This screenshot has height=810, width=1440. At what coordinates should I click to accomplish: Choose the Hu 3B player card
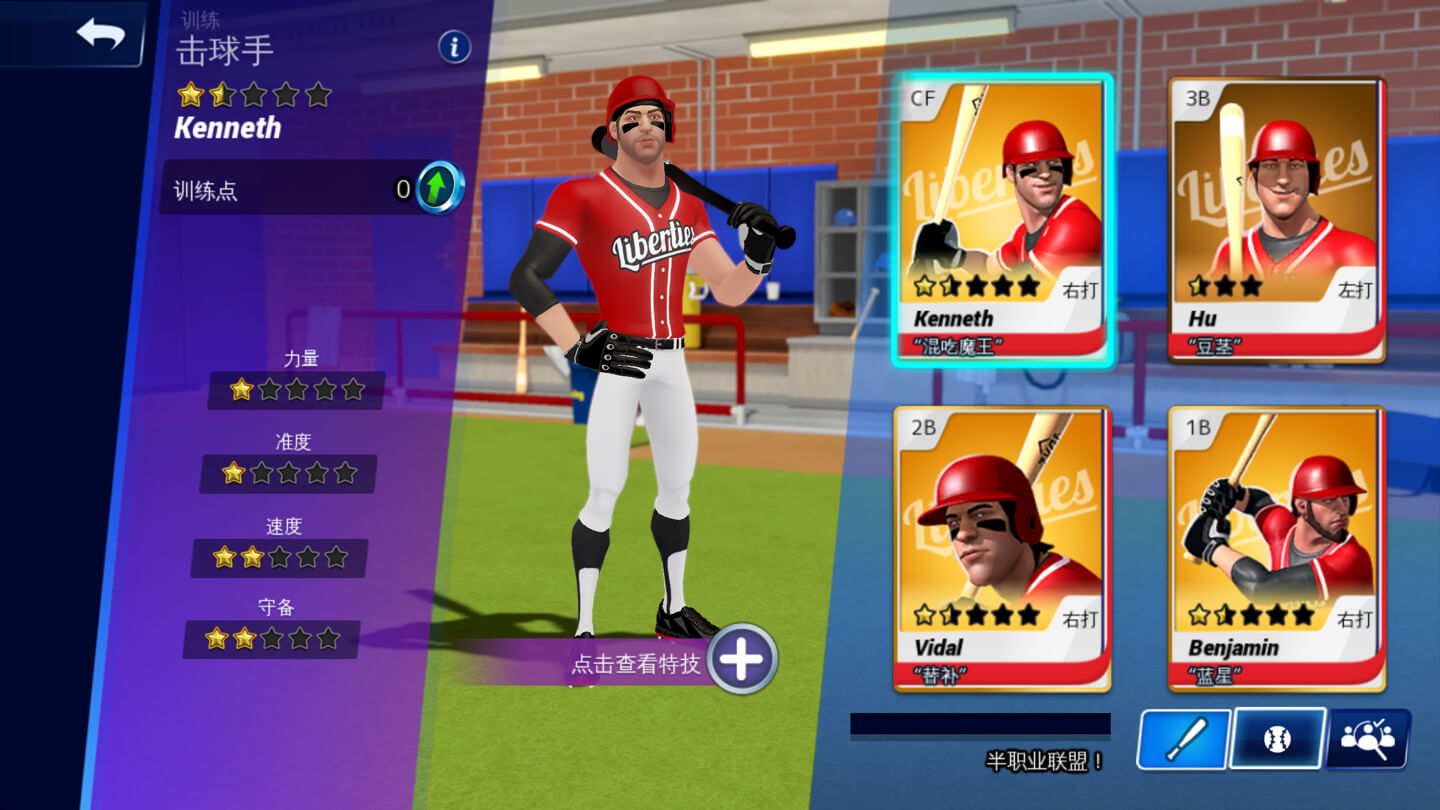(x=1277, y=220)
